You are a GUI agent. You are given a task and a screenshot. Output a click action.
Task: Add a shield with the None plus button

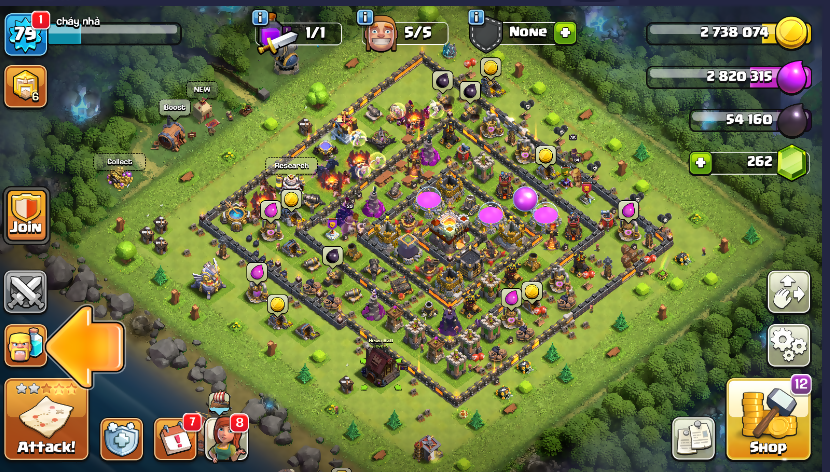pyautogui.click(x=566, y=32)
